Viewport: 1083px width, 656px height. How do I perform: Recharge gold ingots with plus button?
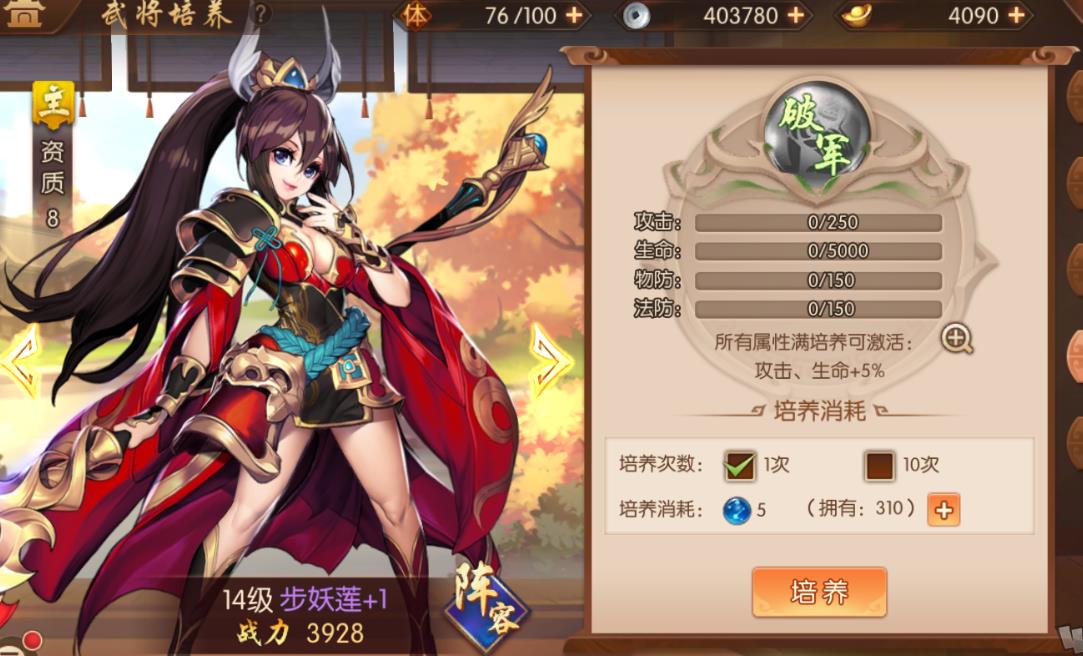1016,15
